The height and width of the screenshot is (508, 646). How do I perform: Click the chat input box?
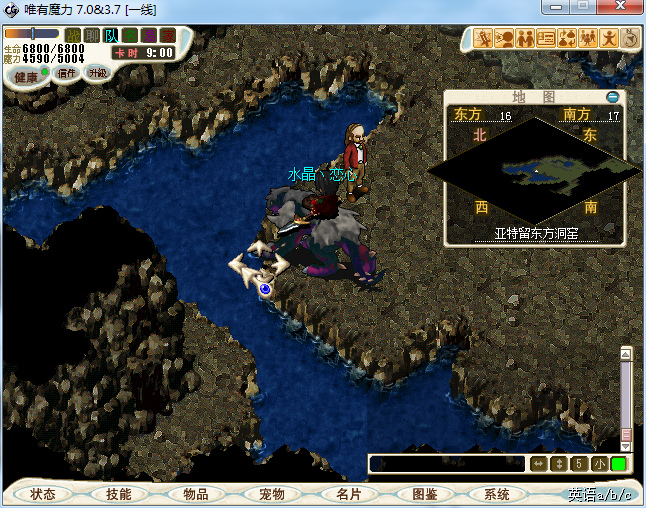pyautogui.click(x=446, y=464)
